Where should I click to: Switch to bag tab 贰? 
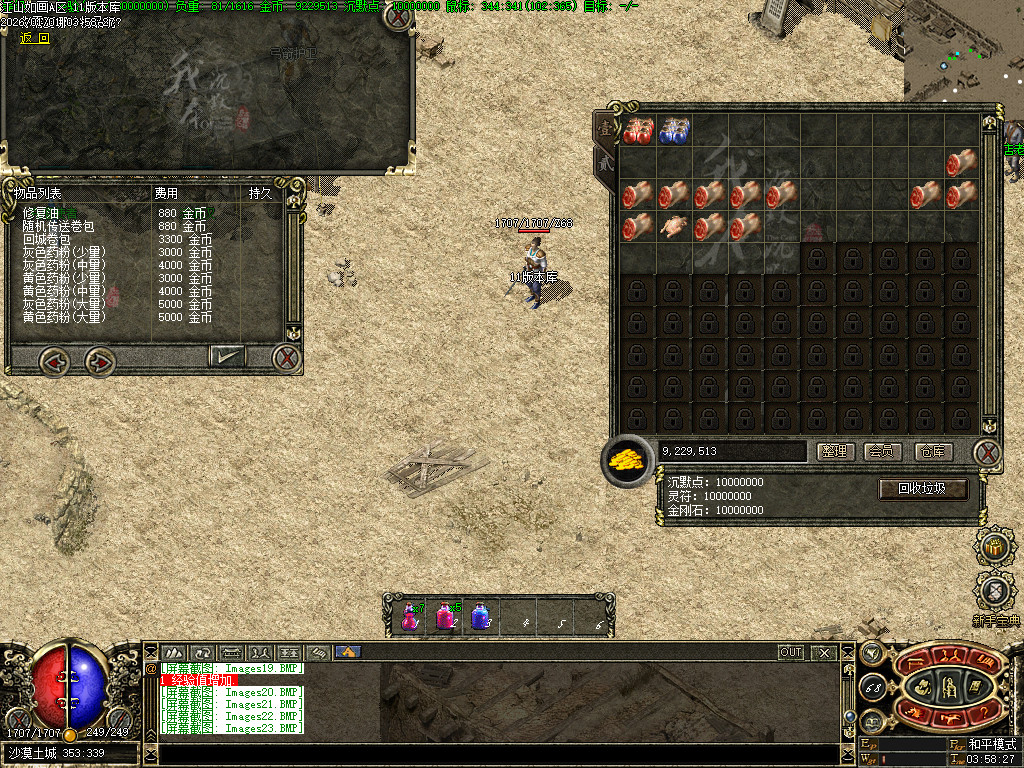pos(604,165)
